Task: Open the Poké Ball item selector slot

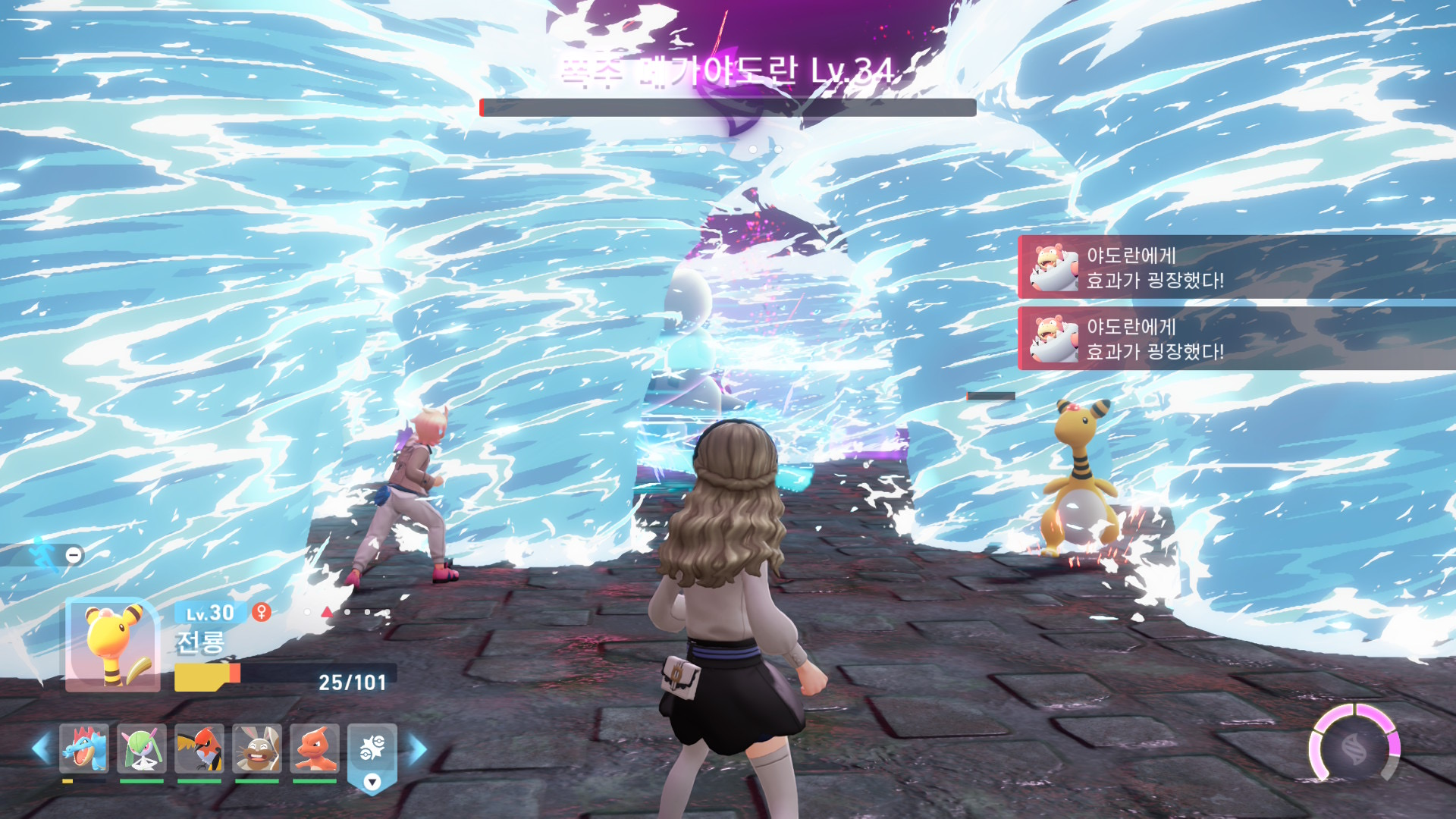Action: point(372,751)
